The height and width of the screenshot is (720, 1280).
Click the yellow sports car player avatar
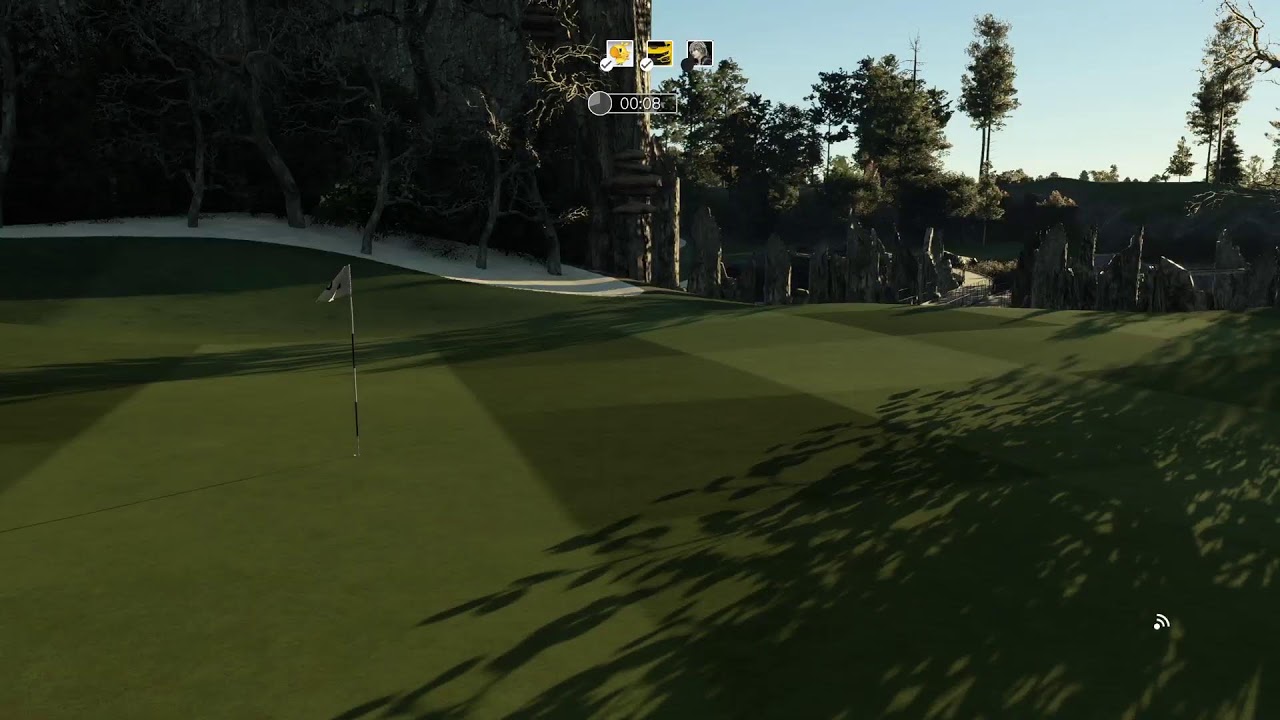pos(660,53)
